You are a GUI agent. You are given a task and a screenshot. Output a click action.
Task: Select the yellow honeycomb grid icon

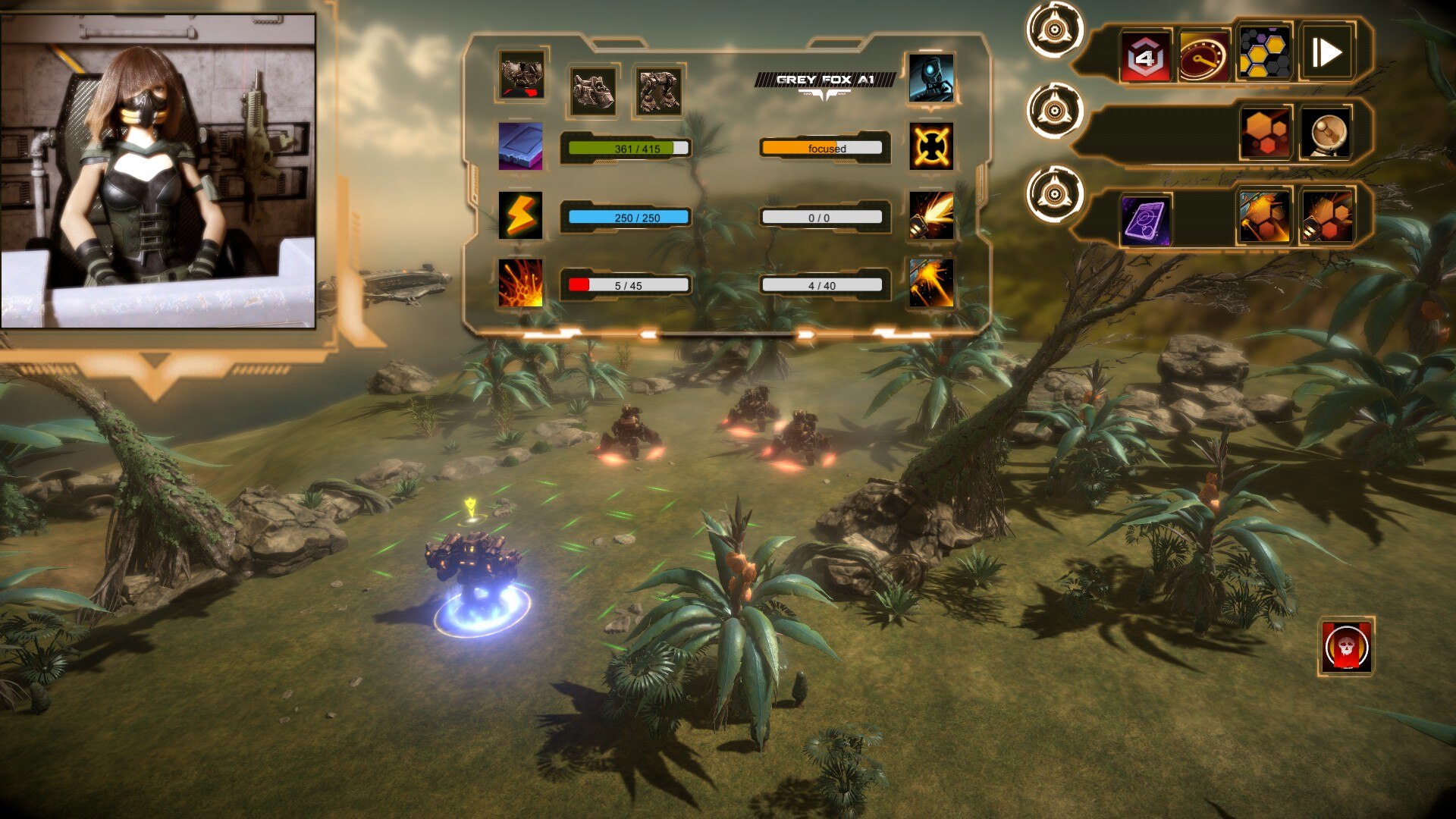tap(1264, 53)
